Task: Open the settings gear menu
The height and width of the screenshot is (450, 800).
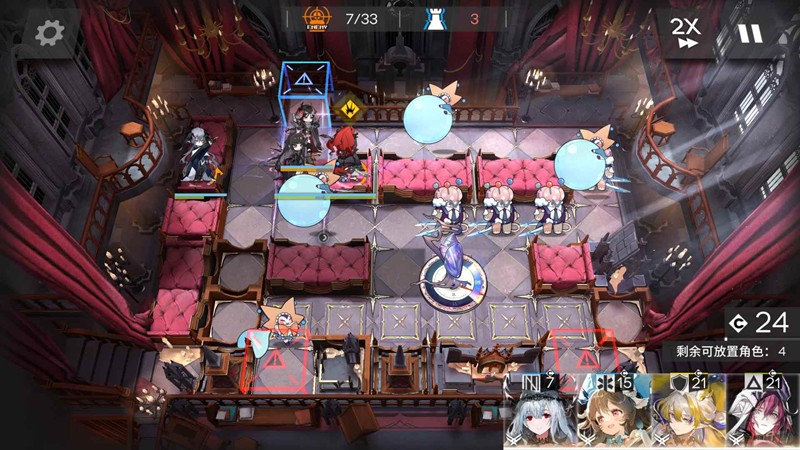Action: click(x=49, y=33)
